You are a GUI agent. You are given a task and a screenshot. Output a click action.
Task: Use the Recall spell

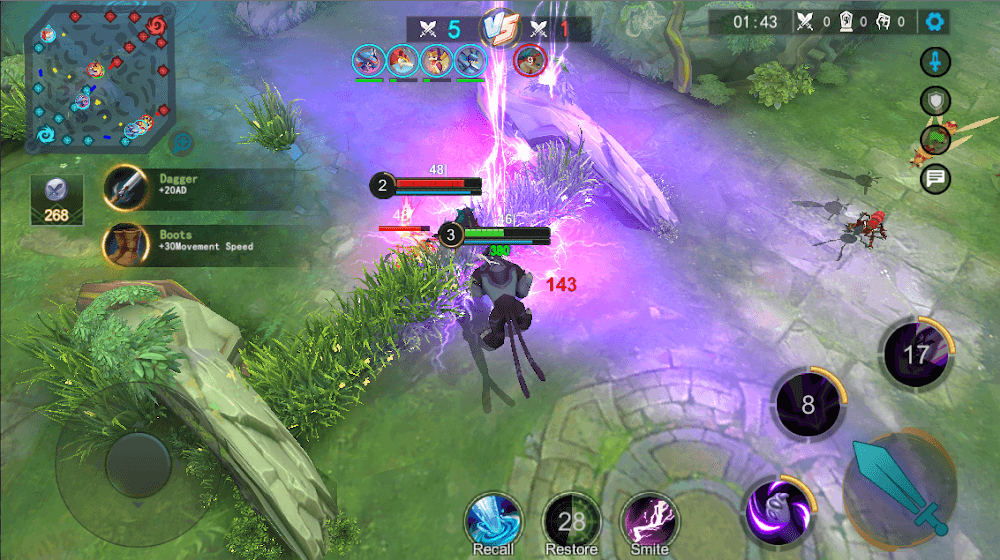494,521
